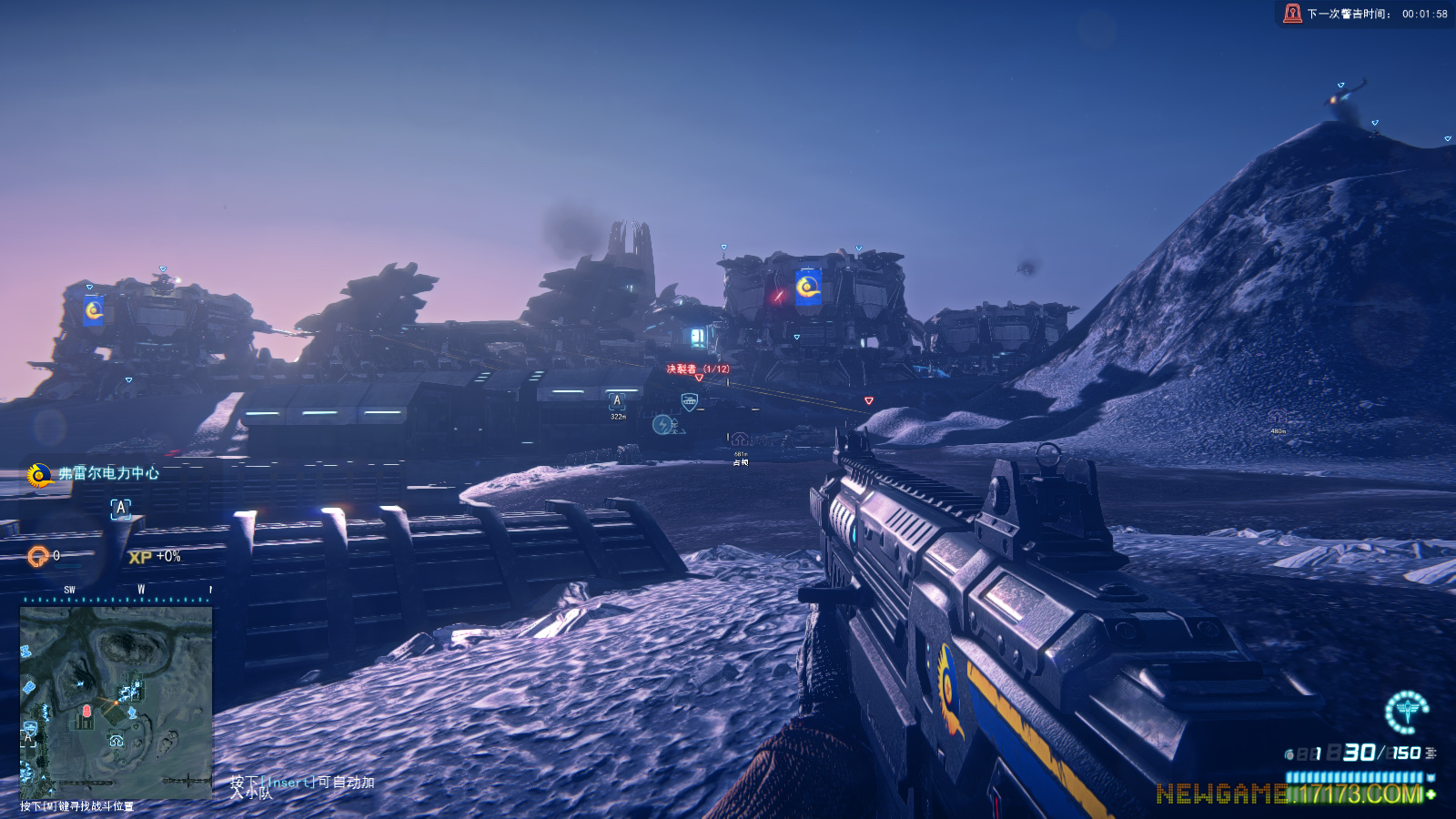Click the XP boost indicator
Viewport: 1456px width, 819px height.
[x=155, y=557]
